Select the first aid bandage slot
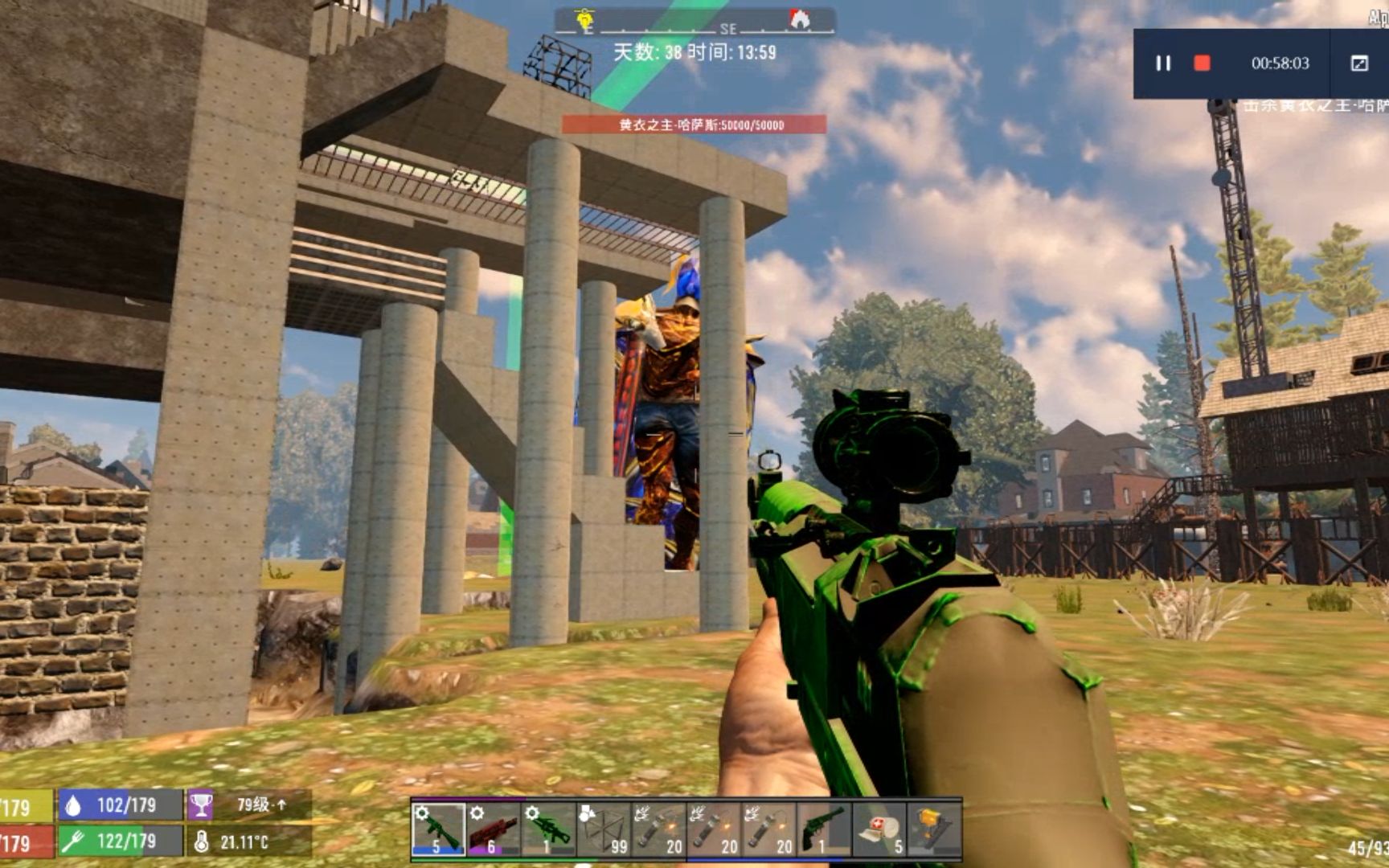 [879, 829]
